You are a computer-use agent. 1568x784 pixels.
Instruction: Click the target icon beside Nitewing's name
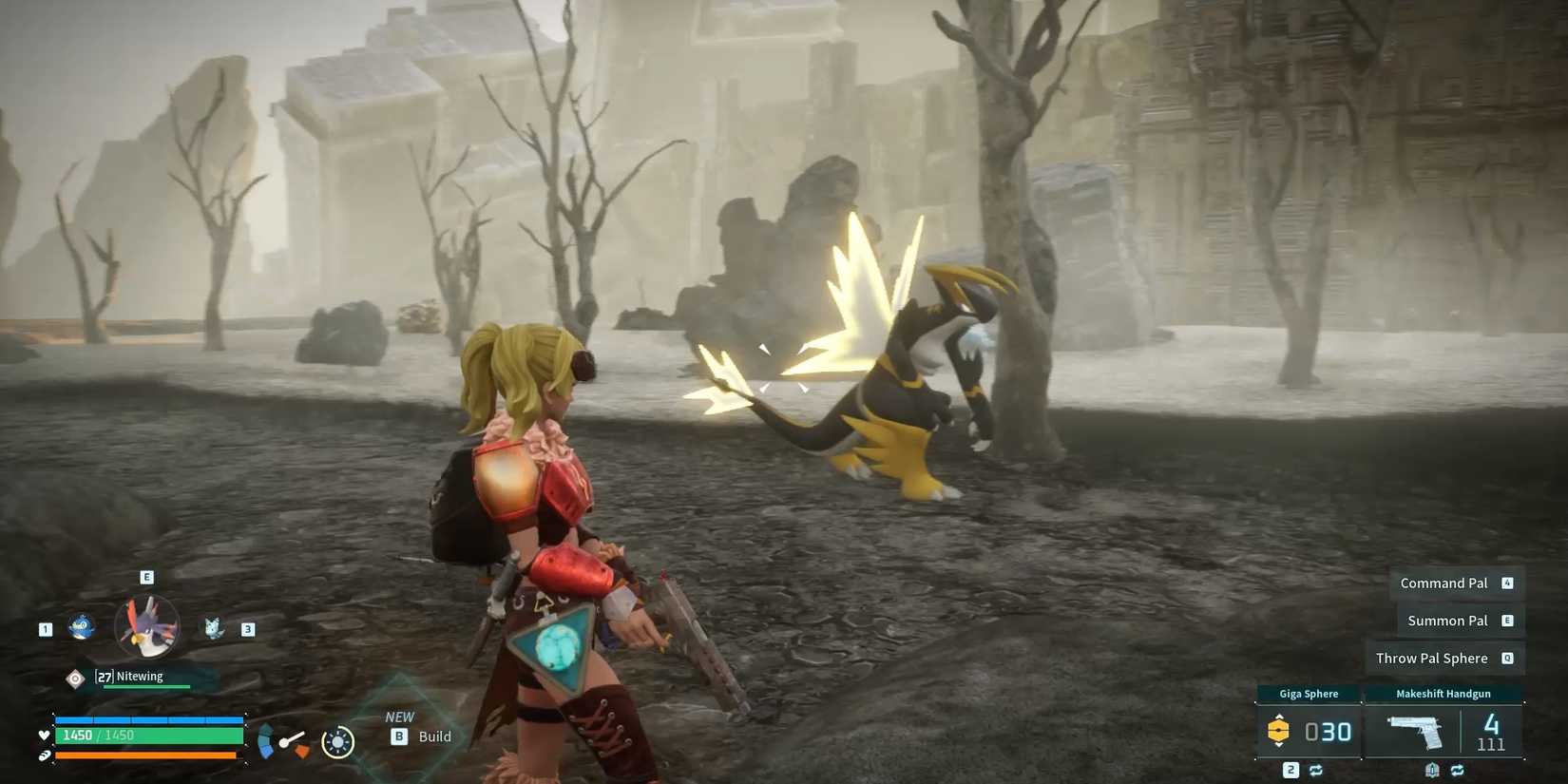click(x=75, y=677)
